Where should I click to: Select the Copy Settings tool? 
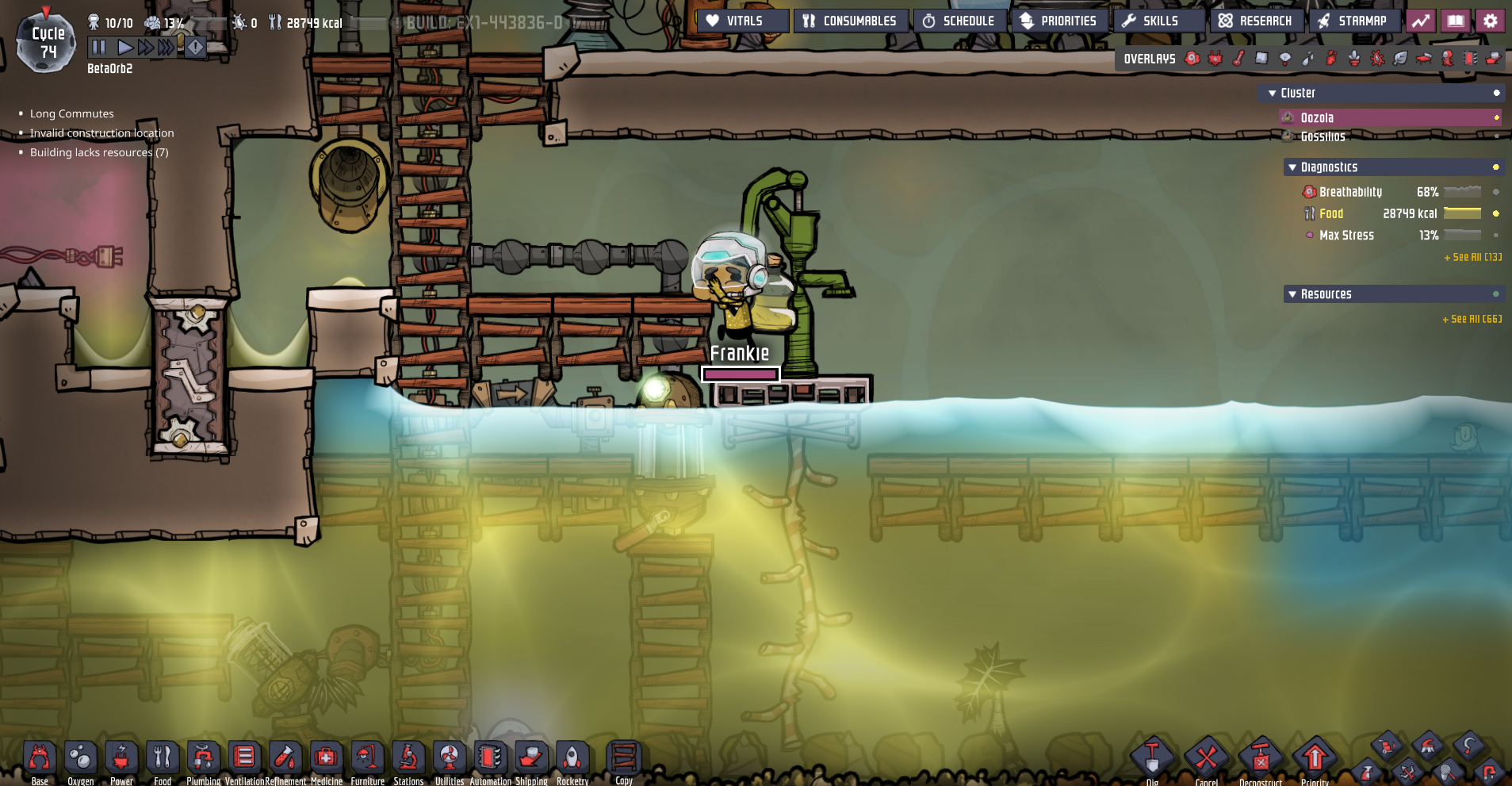(623, 757)
